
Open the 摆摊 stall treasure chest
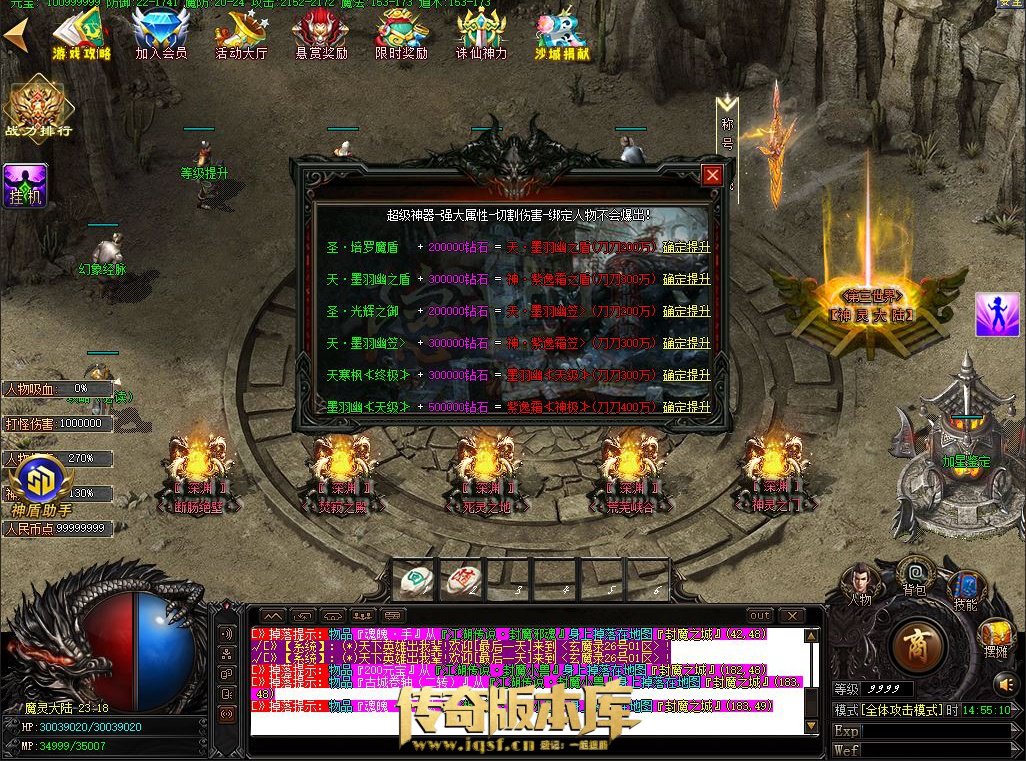pos(995,636)
